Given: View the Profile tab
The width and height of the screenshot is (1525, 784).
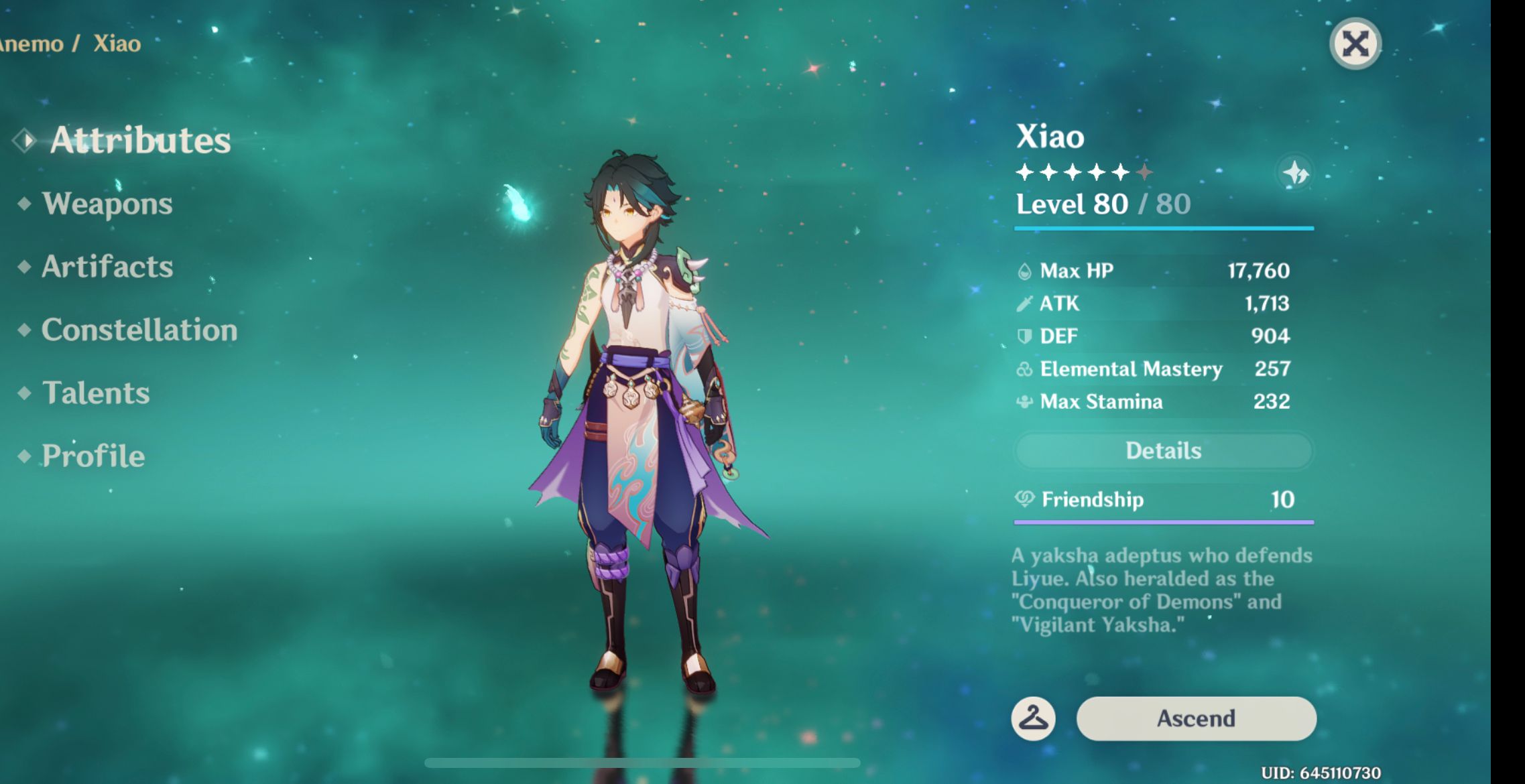Looking at the screenshot, I should tap(93, 456).
